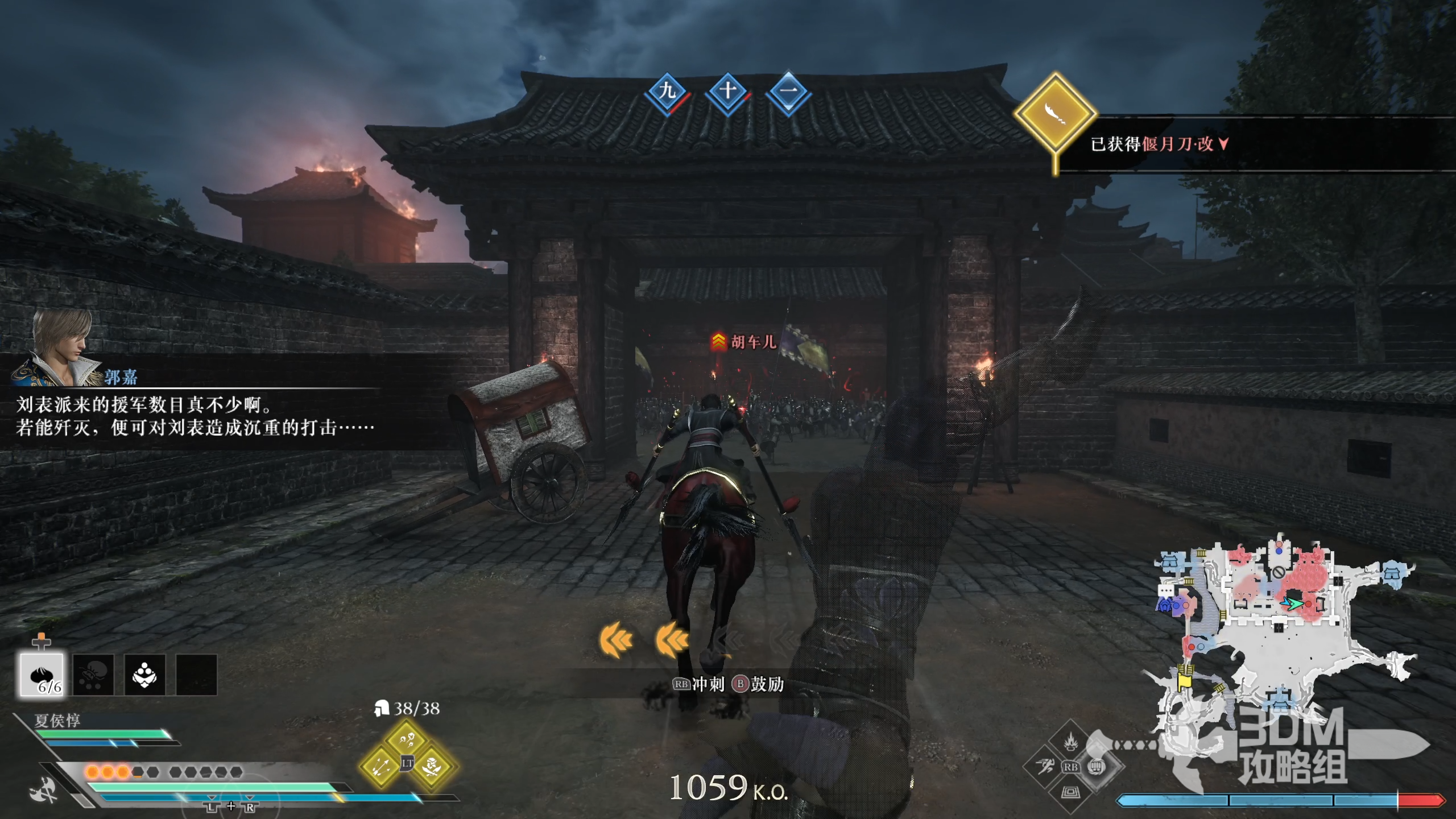Image resolution: width=1456 pixels, height=819 pixels.
Task: Click the yellow flag marker on minimap
Action: 1185,680
